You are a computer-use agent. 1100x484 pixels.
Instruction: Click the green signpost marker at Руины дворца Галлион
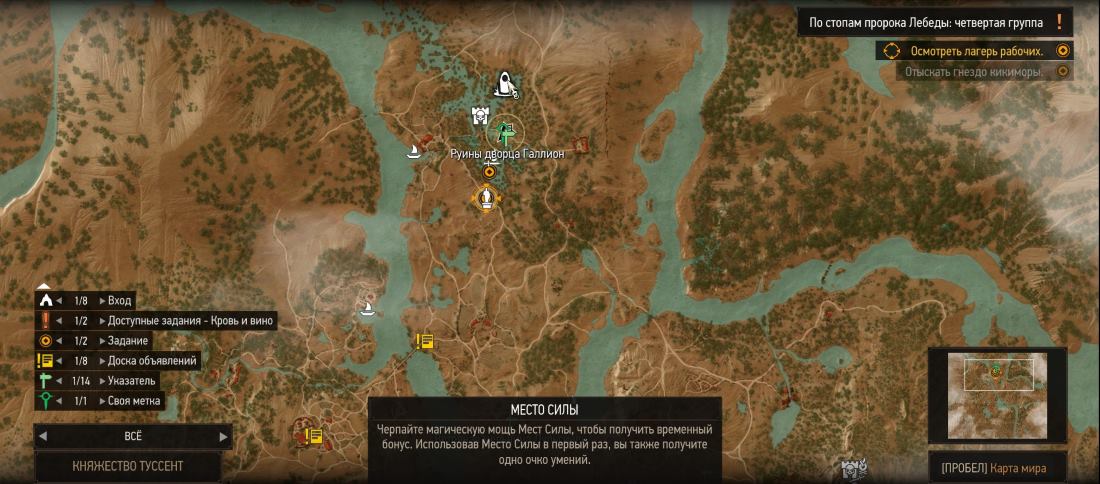pos(506,131)
